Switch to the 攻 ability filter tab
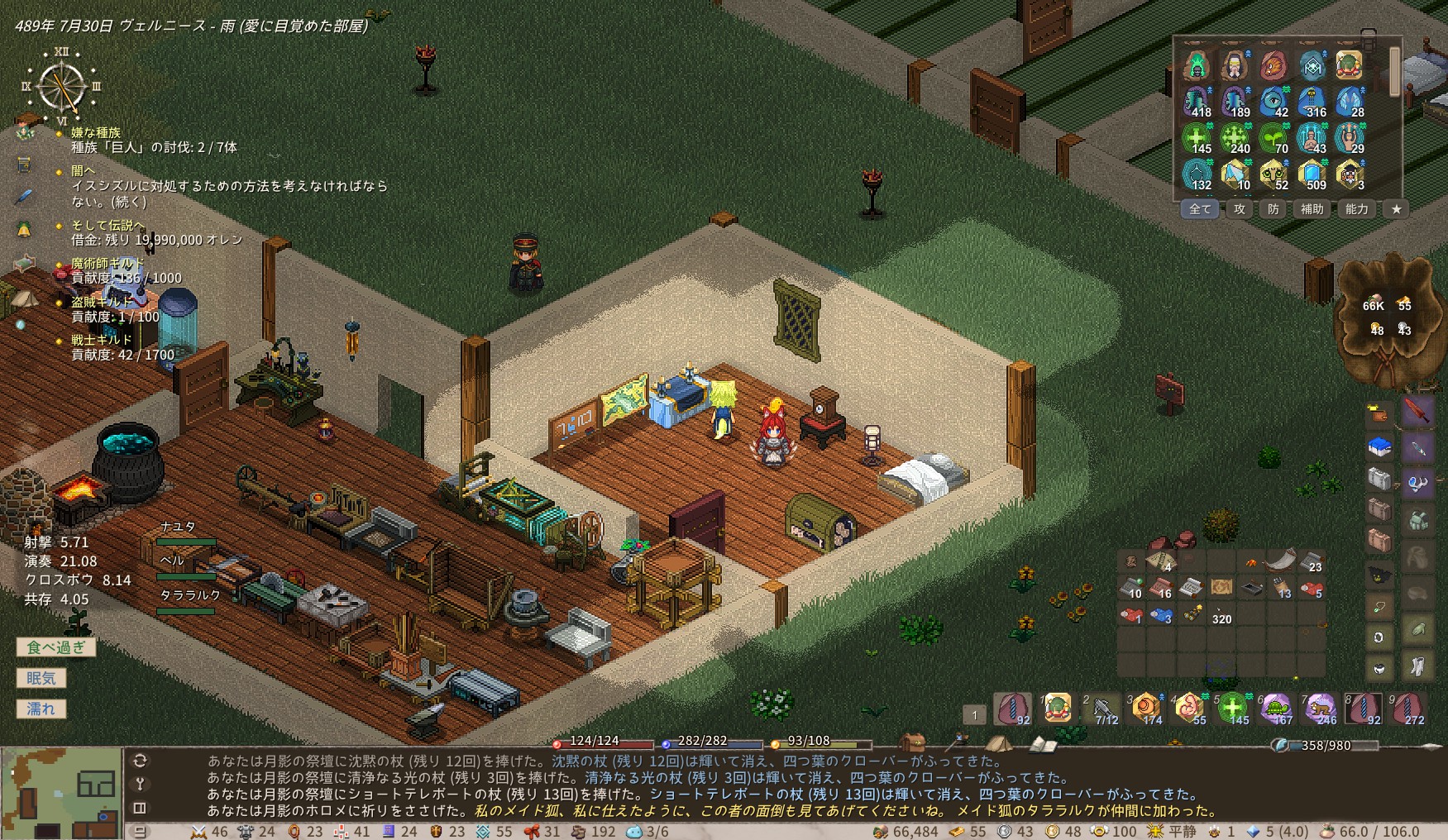This screenshot has width=1448, height=840. (x=1239, y=209)
